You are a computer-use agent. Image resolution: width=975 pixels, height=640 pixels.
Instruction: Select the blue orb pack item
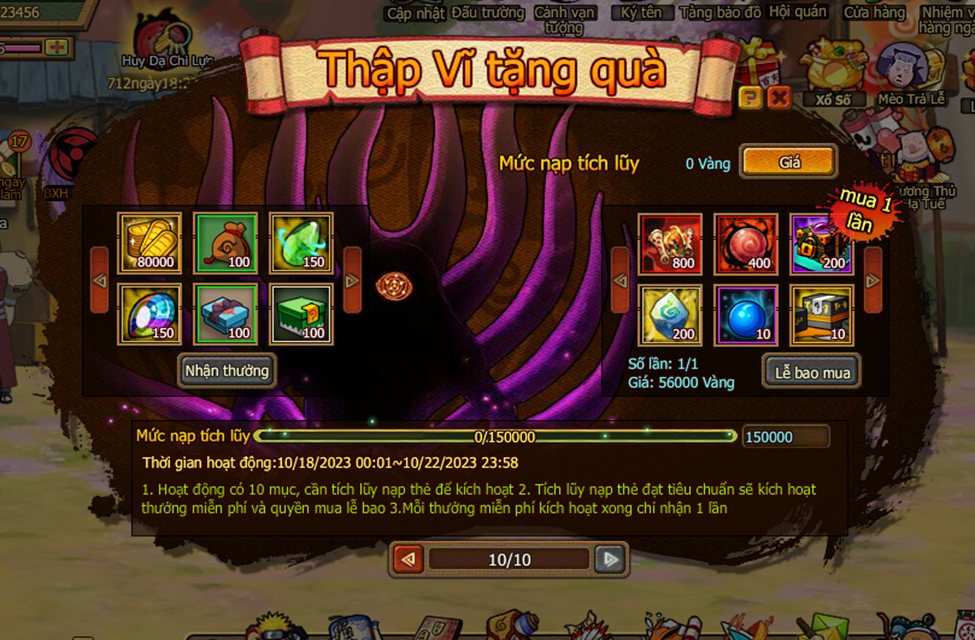click(746, 314)
